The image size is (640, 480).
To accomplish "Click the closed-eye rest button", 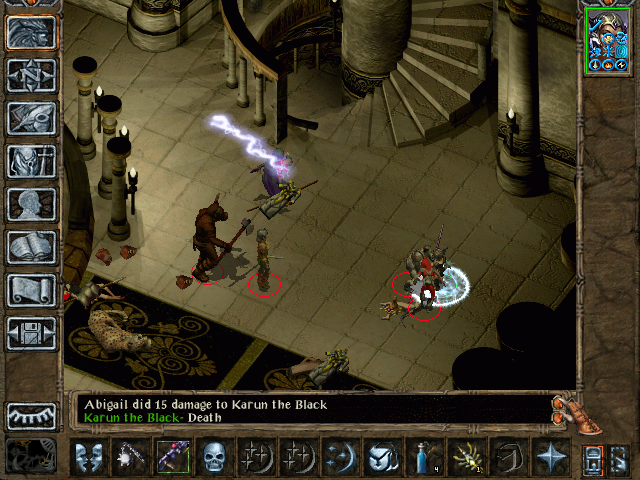I will pyautogui.click(x=32, y=416).
